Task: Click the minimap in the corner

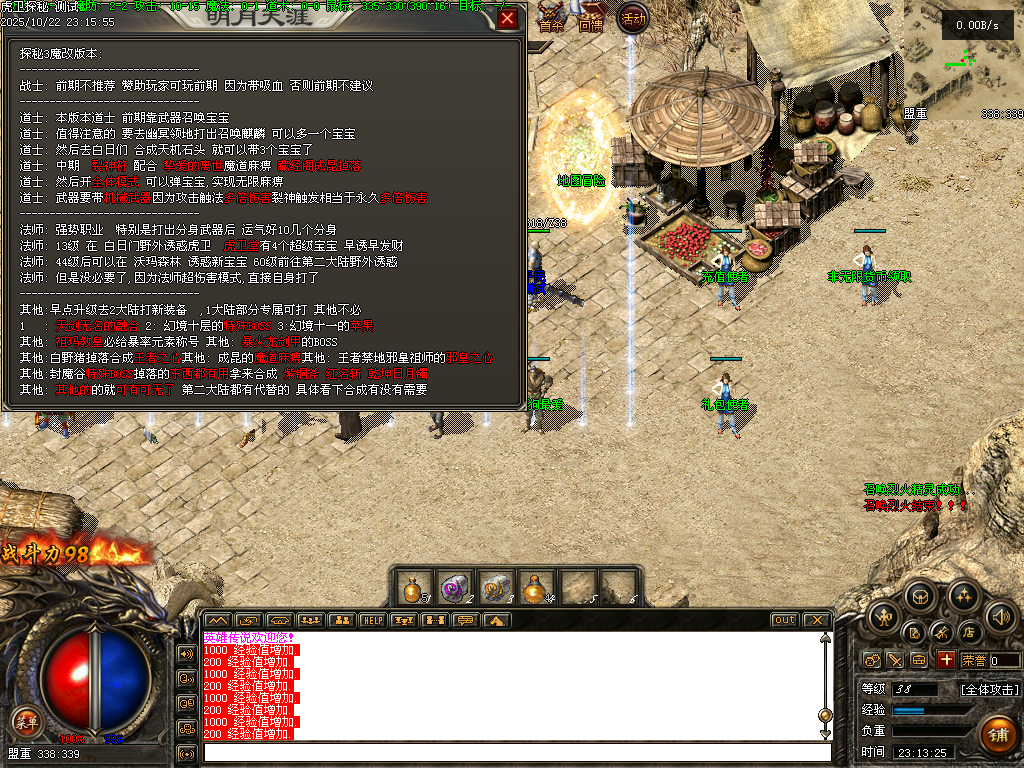Action: (x=964, y=60)
